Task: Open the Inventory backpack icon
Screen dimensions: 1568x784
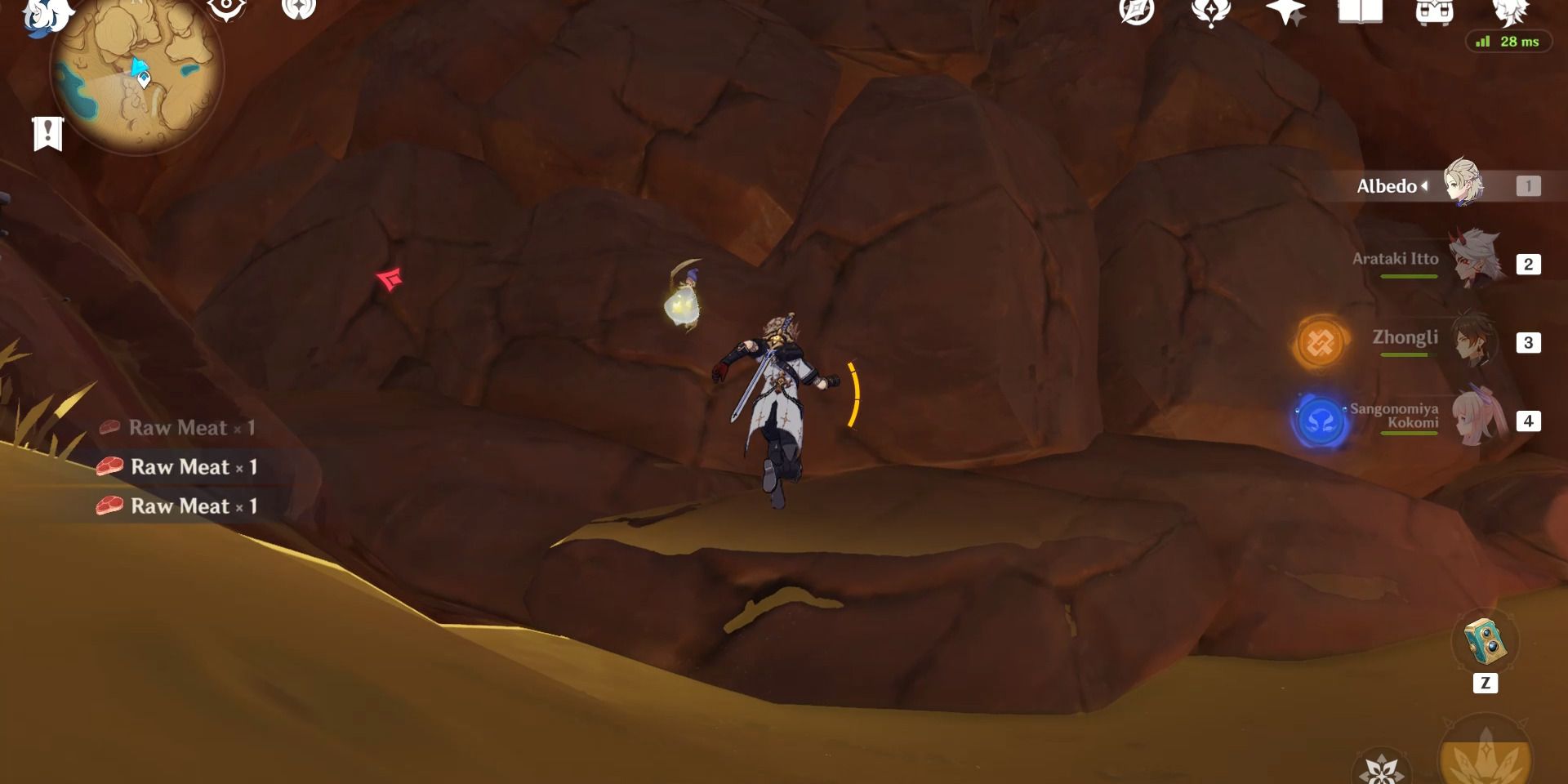Action: click(x=1437, y=12)
